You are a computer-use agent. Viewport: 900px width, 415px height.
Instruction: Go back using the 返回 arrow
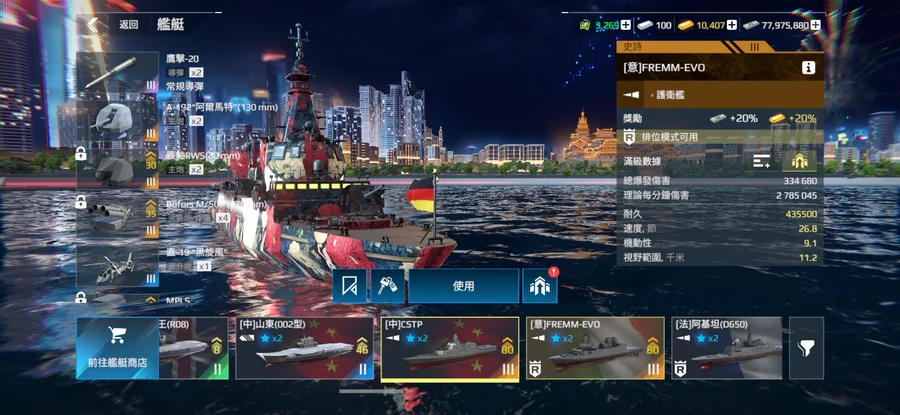pyautogui.click(x=95, y=24)
